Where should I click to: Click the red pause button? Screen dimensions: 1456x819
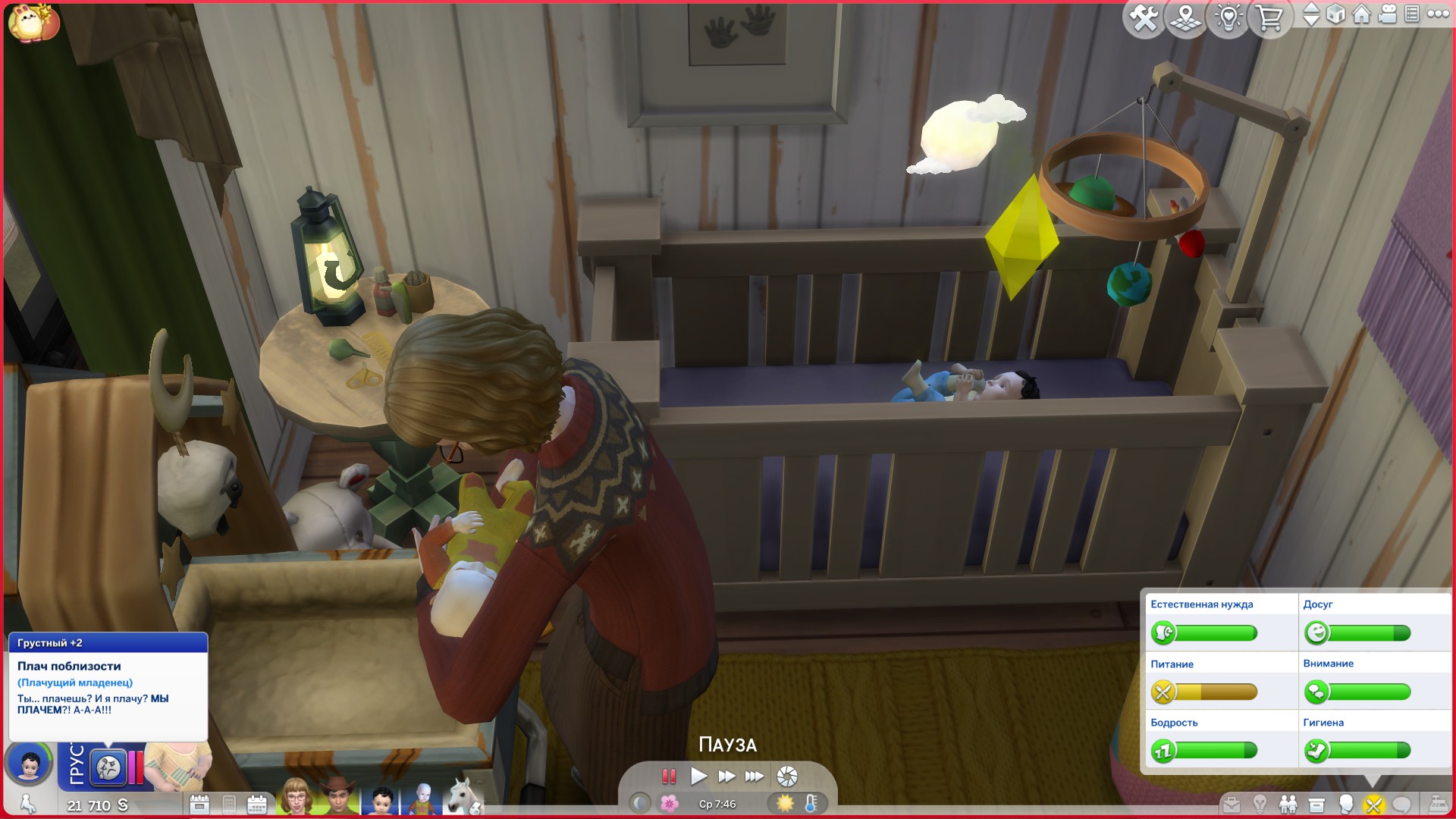(669, 776)
